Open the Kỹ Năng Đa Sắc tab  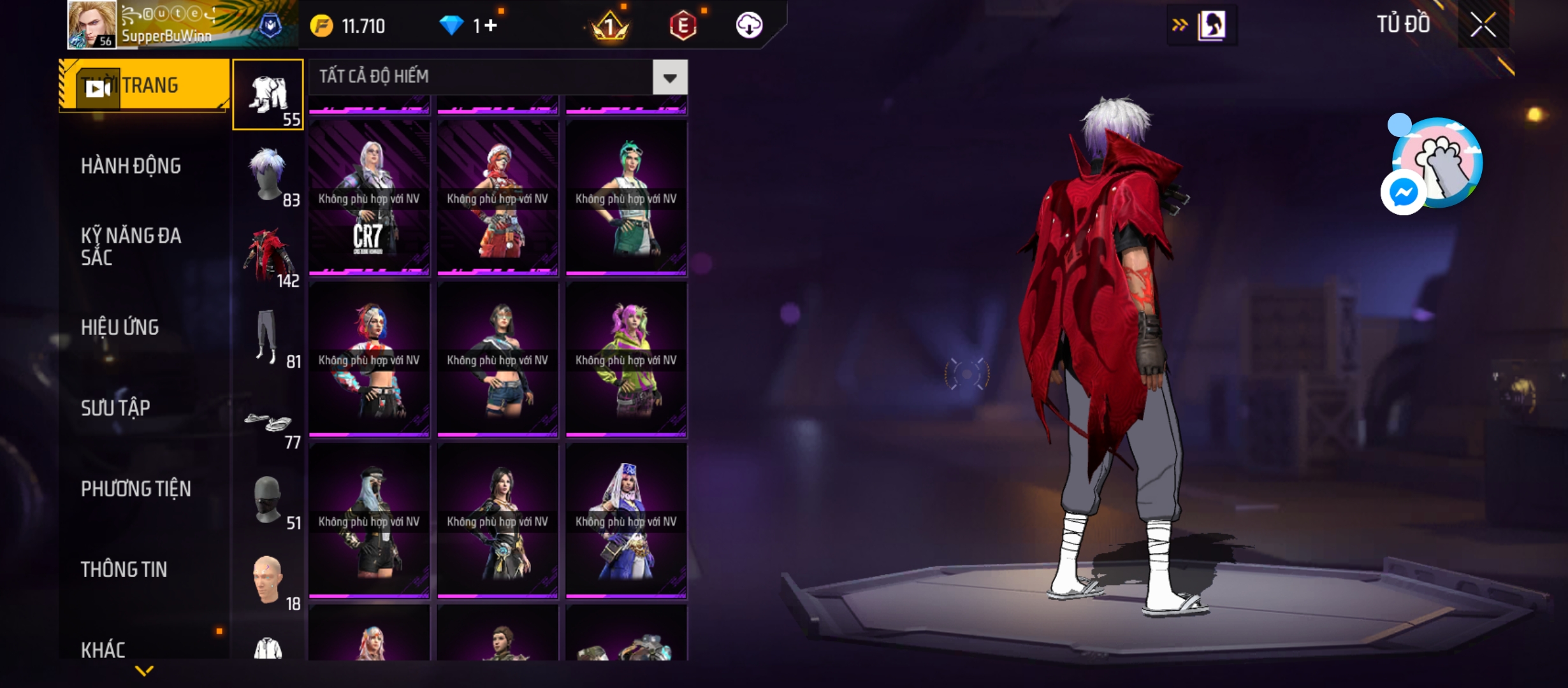click(131, 247)
